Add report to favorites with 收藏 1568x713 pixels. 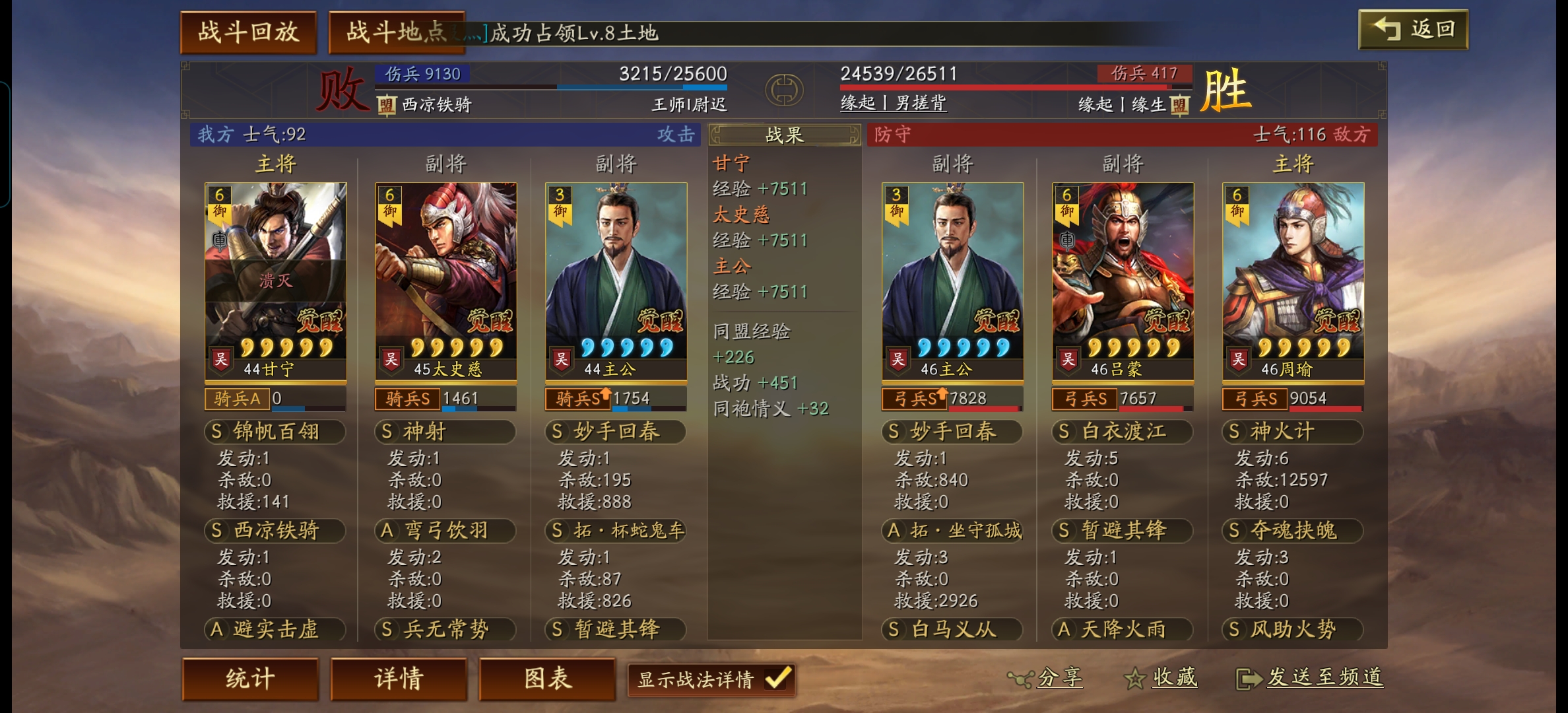coord(1161,677)
